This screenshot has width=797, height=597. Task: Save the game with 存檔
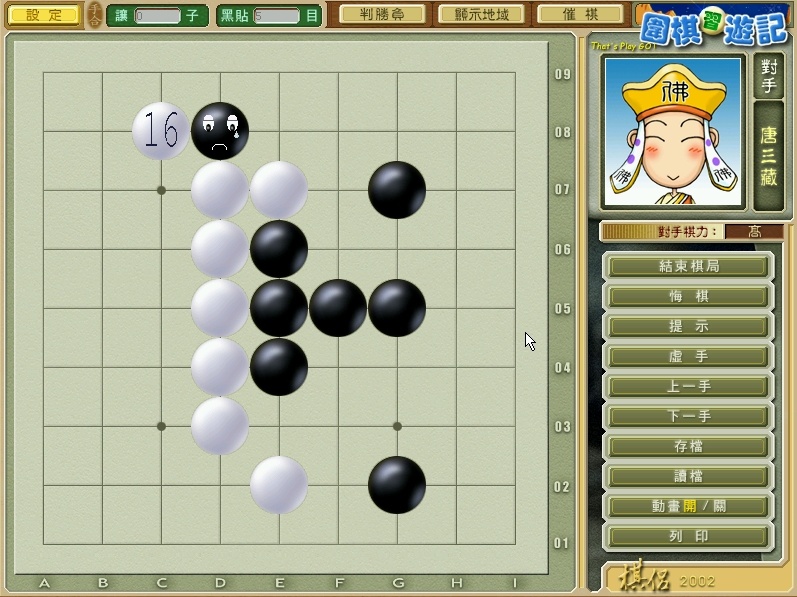(689, 446)
